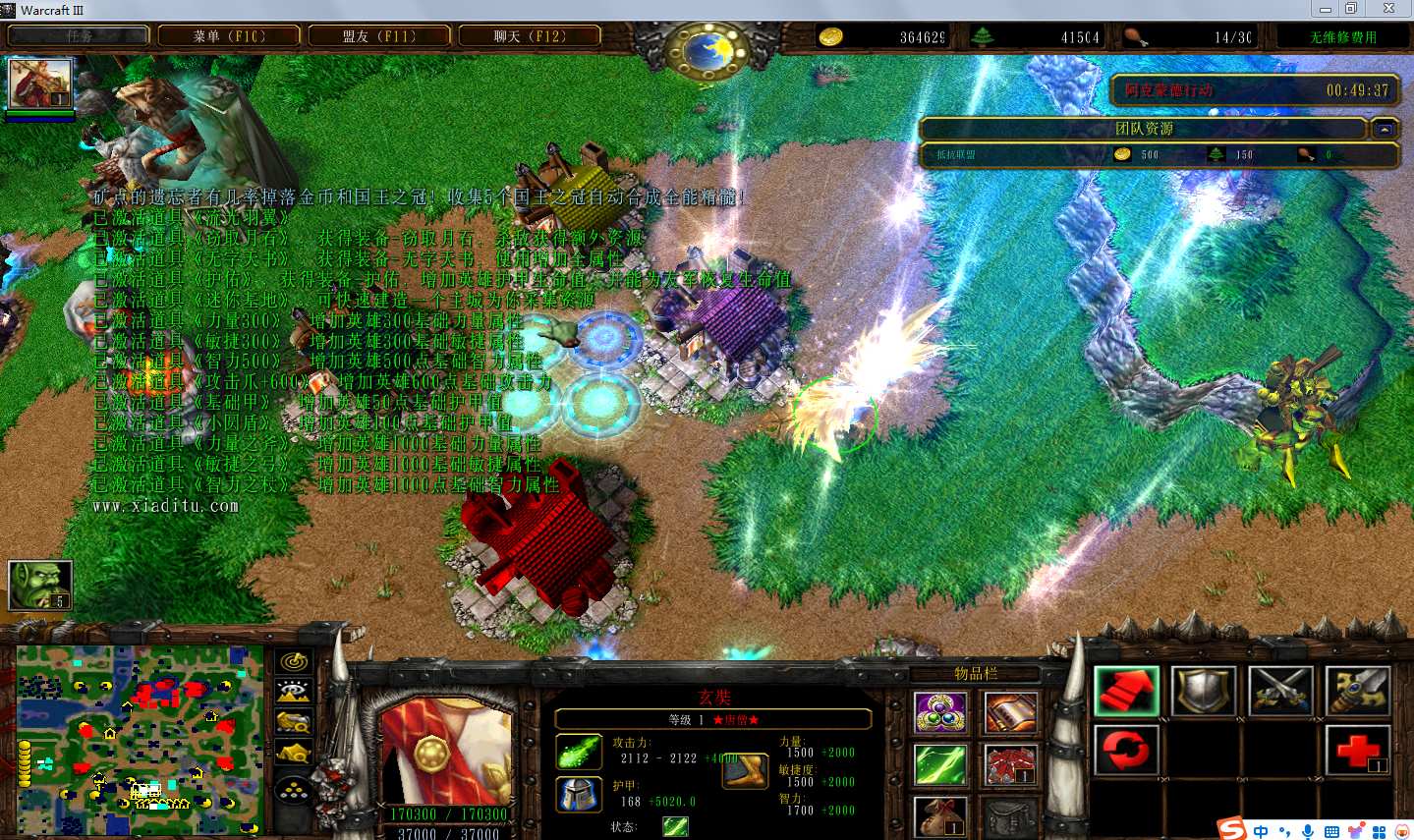Viewport: 1414px width, 840px height.
Task: Toggle minimap terrain display button
Action: pos(294,692)
